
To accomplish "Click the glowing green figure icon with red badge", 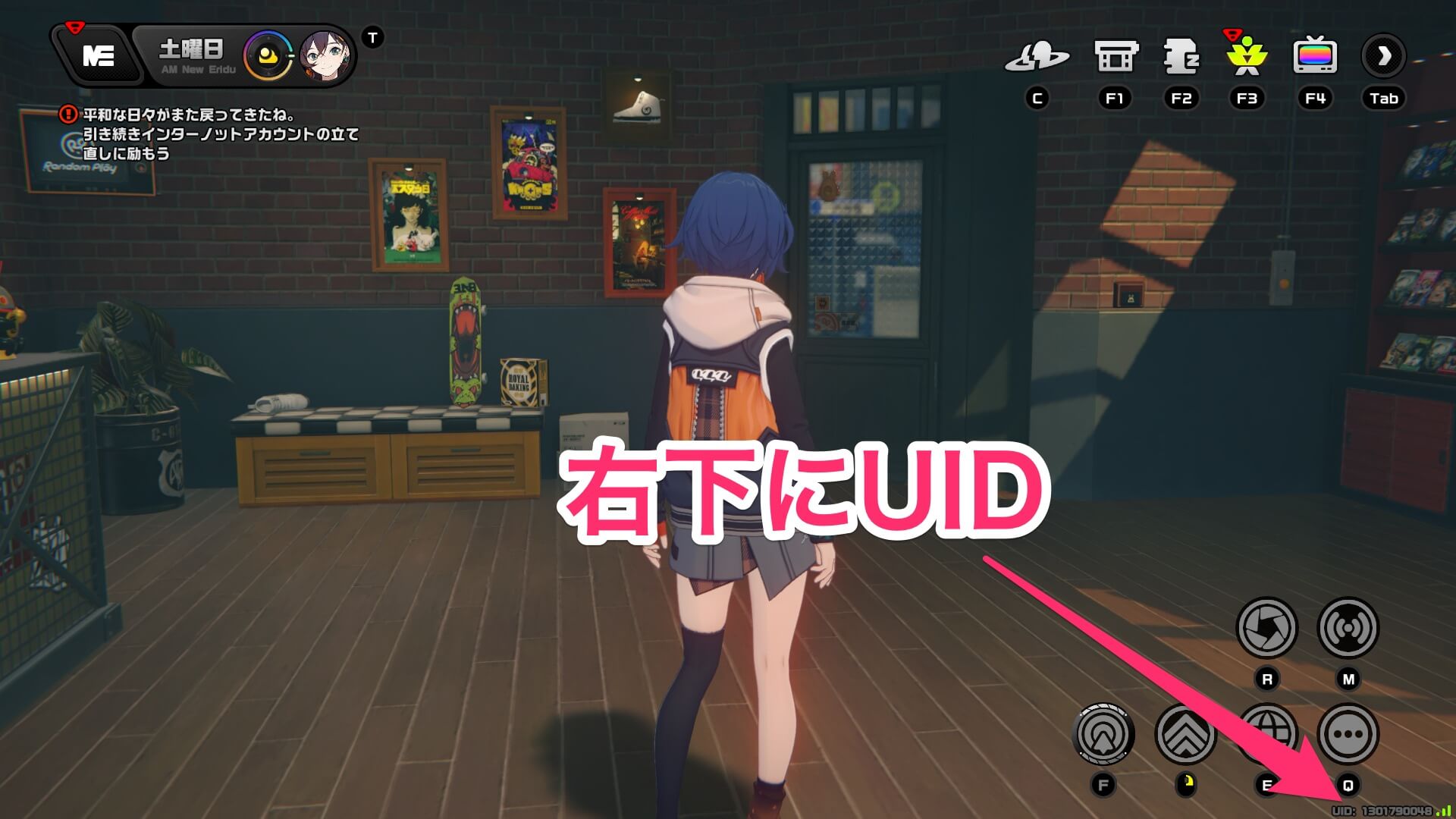I will pyautogui.click(x=1246, y=55).
